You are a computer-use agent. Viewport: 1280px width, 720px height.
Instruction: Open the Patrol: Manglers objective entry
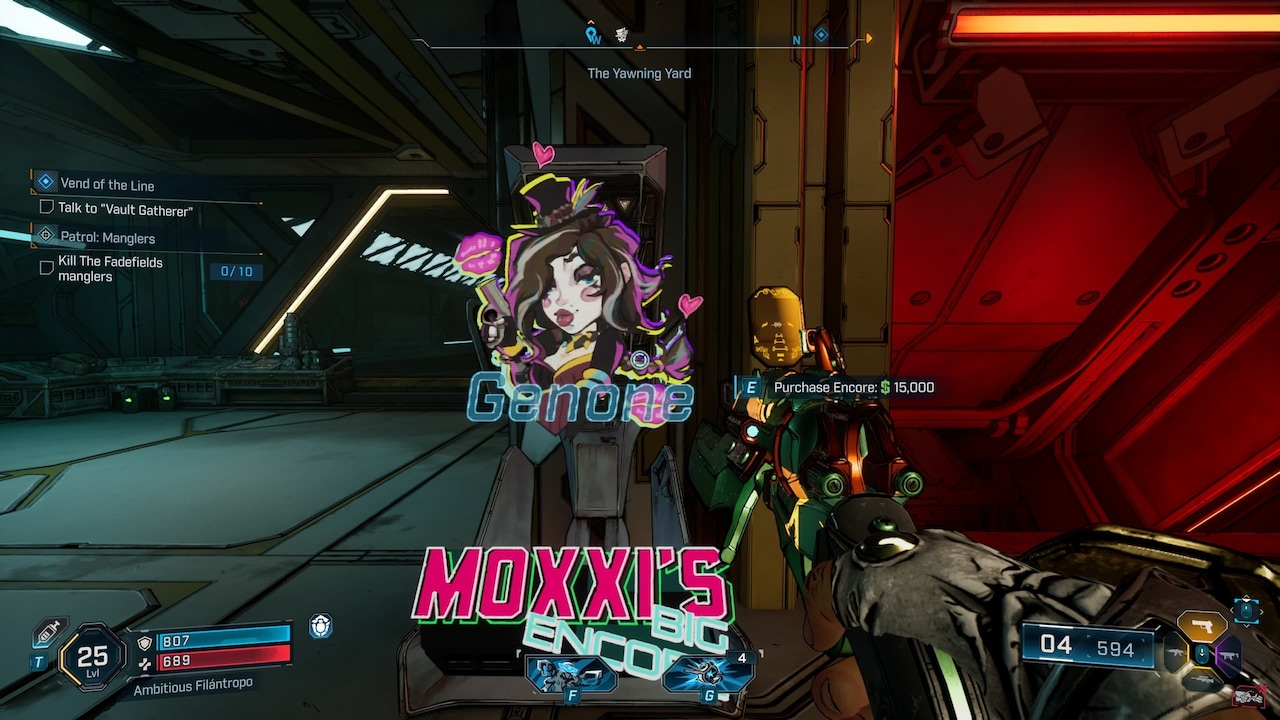pos(107,238)
